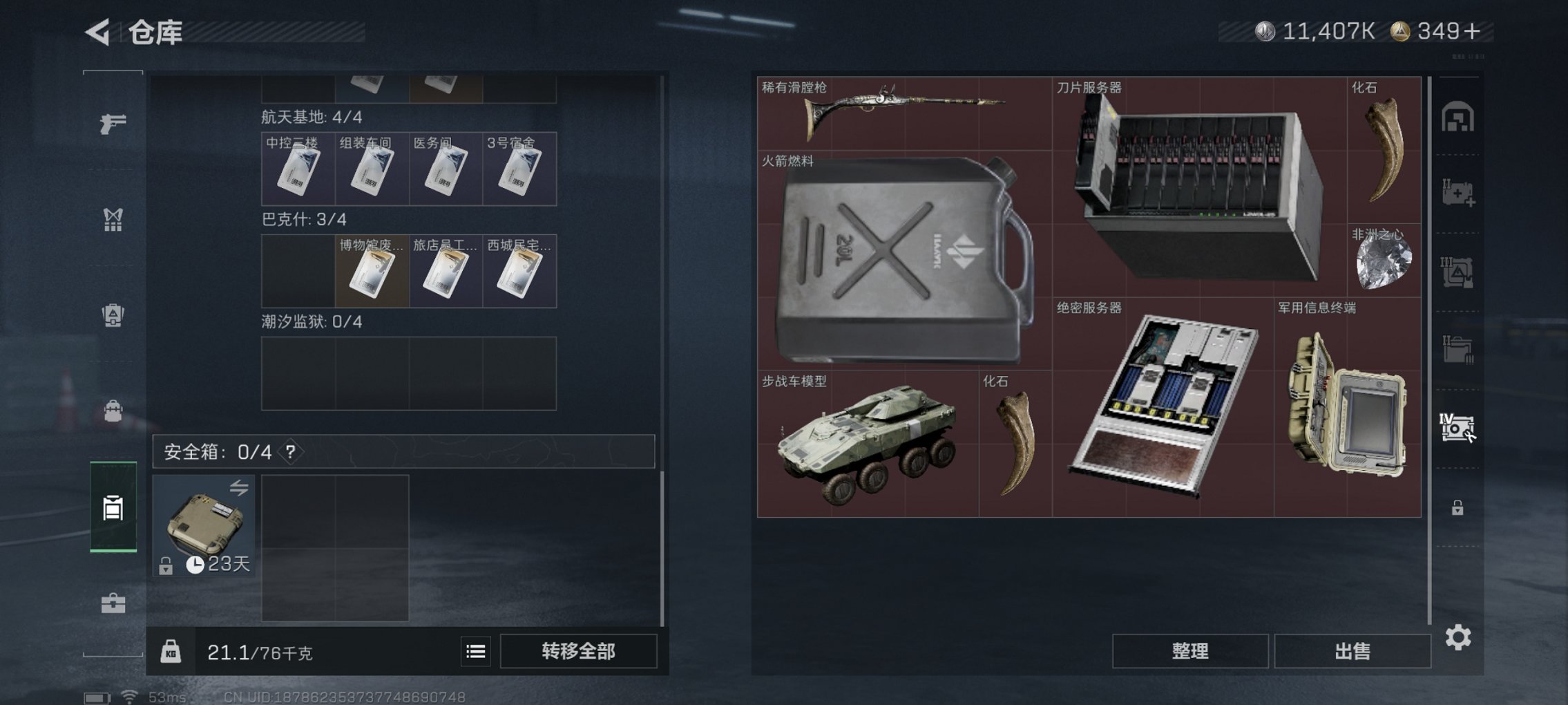The width and height of the screenshot is (1568, 705).
Task: Select the 组装车间 keycard thumbnail
Action: coord(370,169)
